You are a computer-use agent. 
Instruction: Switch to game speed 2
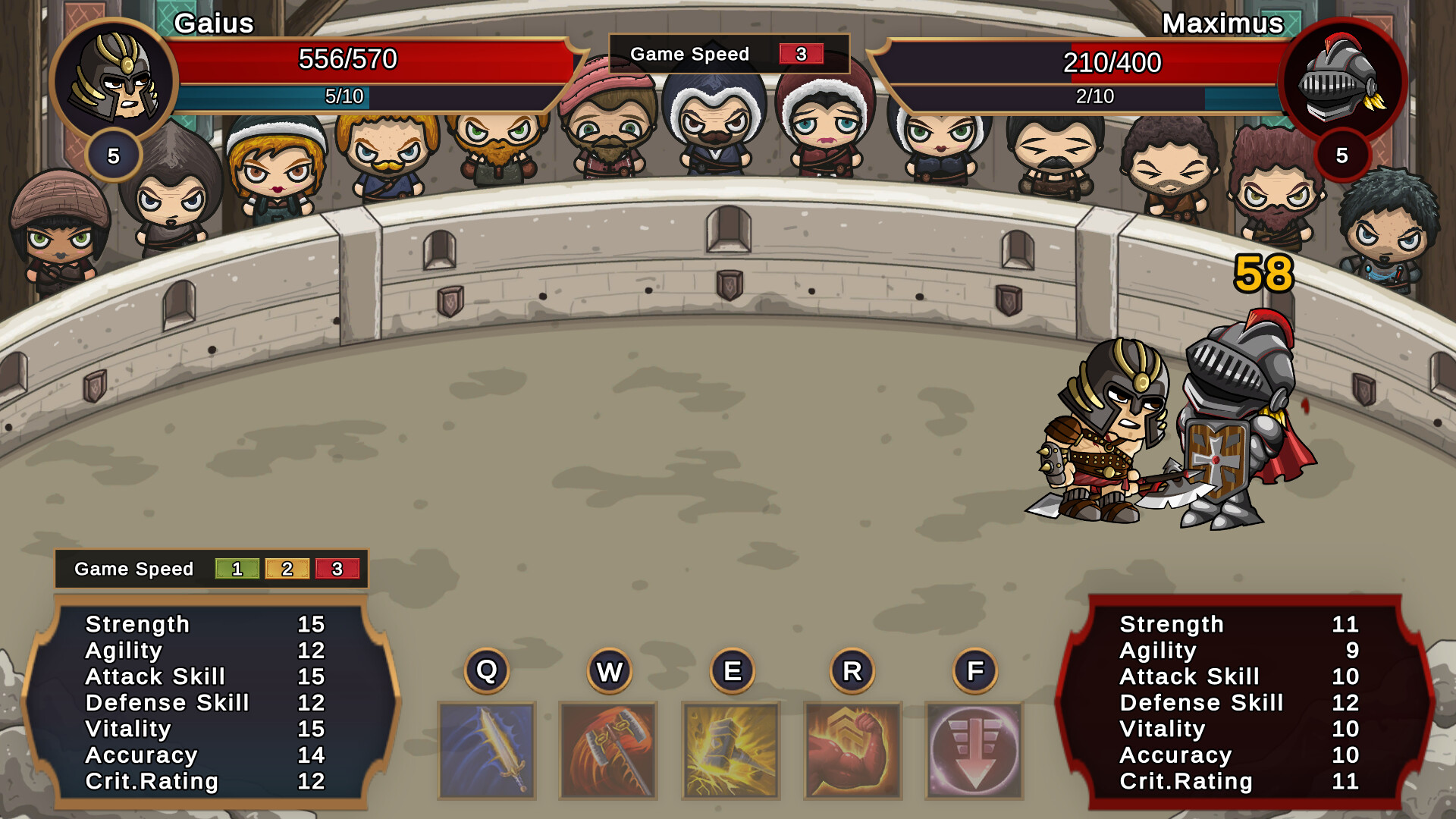pyautogui.click(x=287, y=569)
